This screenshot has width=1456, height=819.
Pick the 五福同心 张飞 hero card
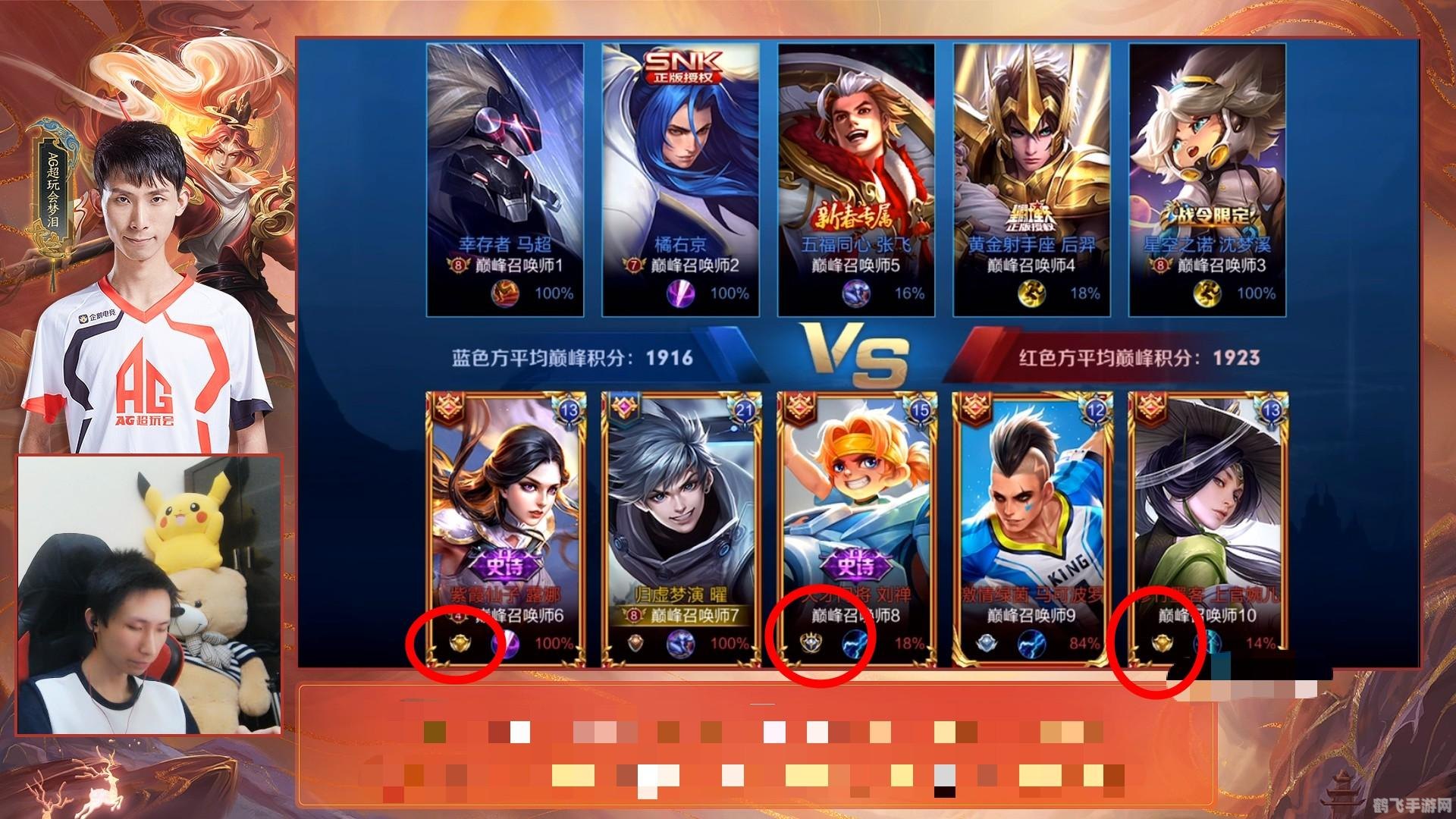[856, 167]
